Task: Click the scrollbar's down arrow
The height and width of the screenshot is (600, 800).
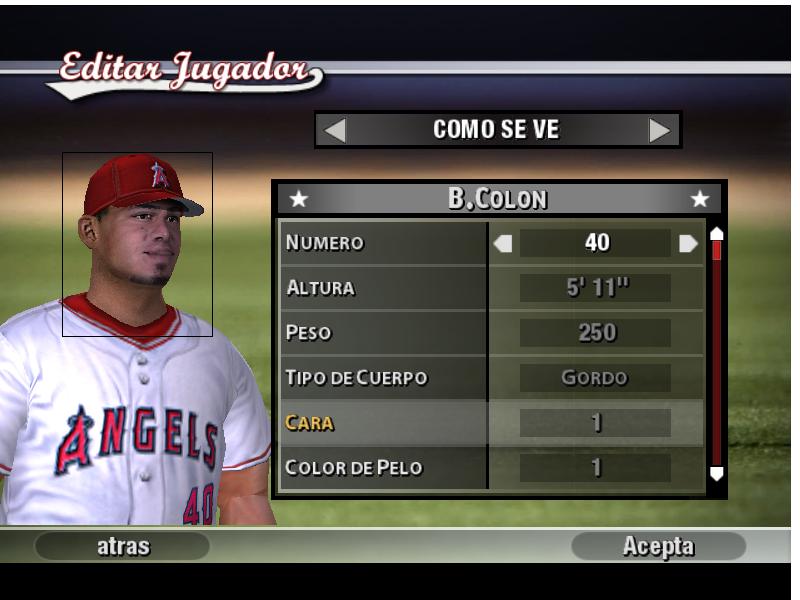Action: [716, 473]
